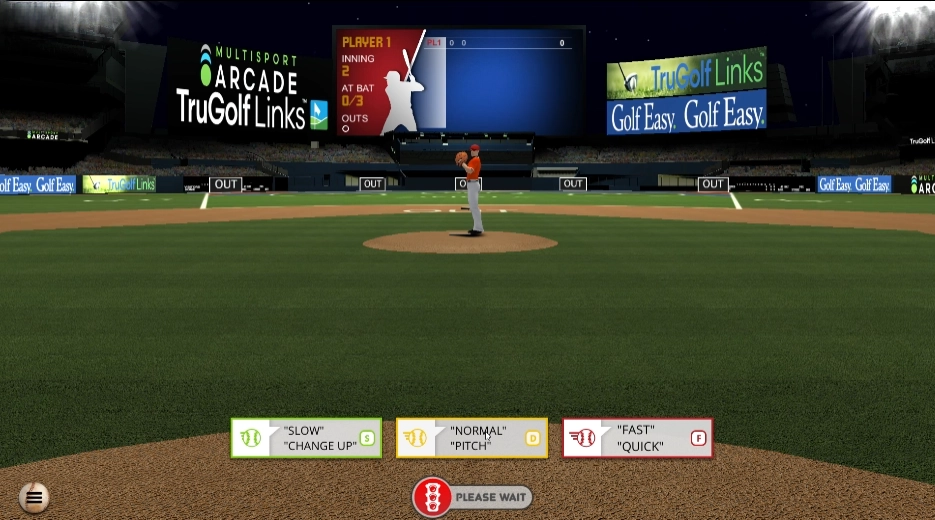Choose the "Slow" change up pitch
Screen dimensions: 935x520
(306, 438)
